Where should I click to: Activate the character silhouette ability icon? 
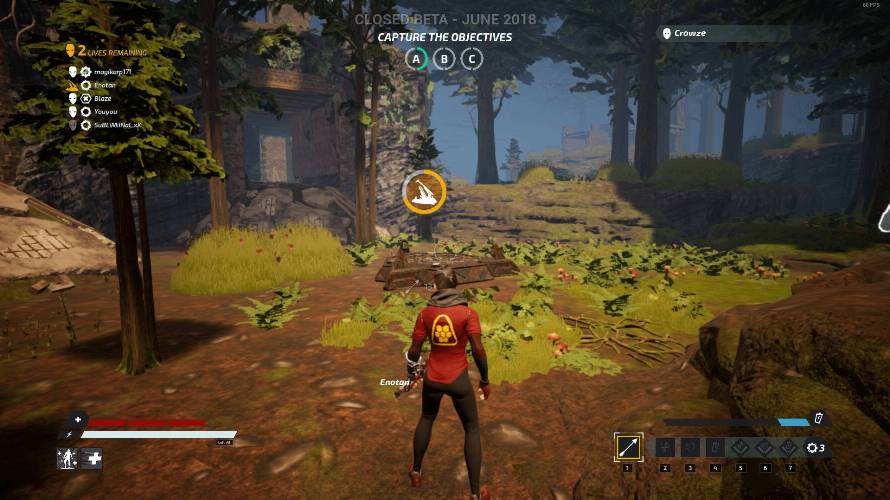coord(67,458)
